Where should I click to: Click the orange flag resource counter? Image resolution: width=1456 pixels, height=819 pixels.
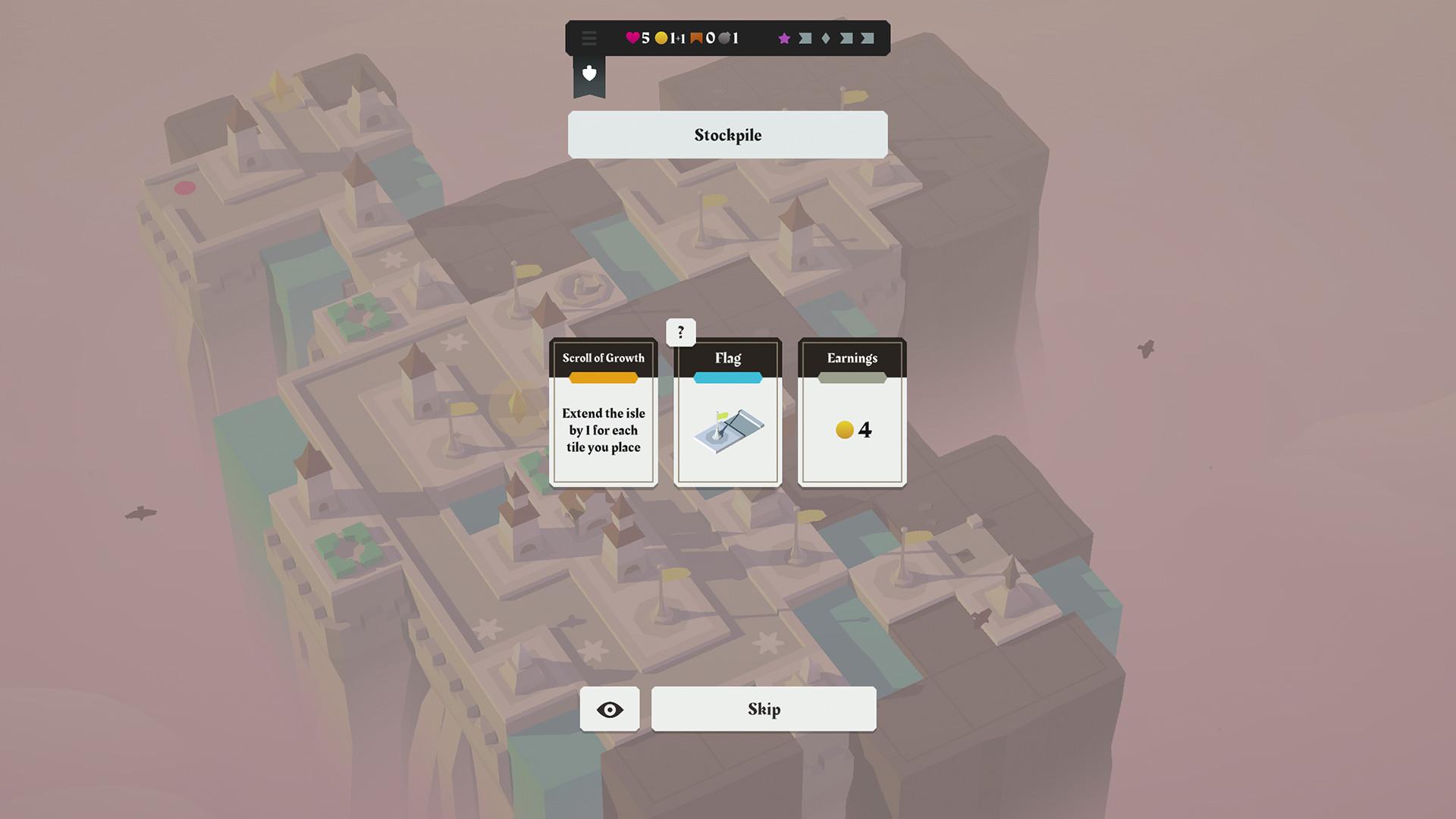(x=697, y=38)
